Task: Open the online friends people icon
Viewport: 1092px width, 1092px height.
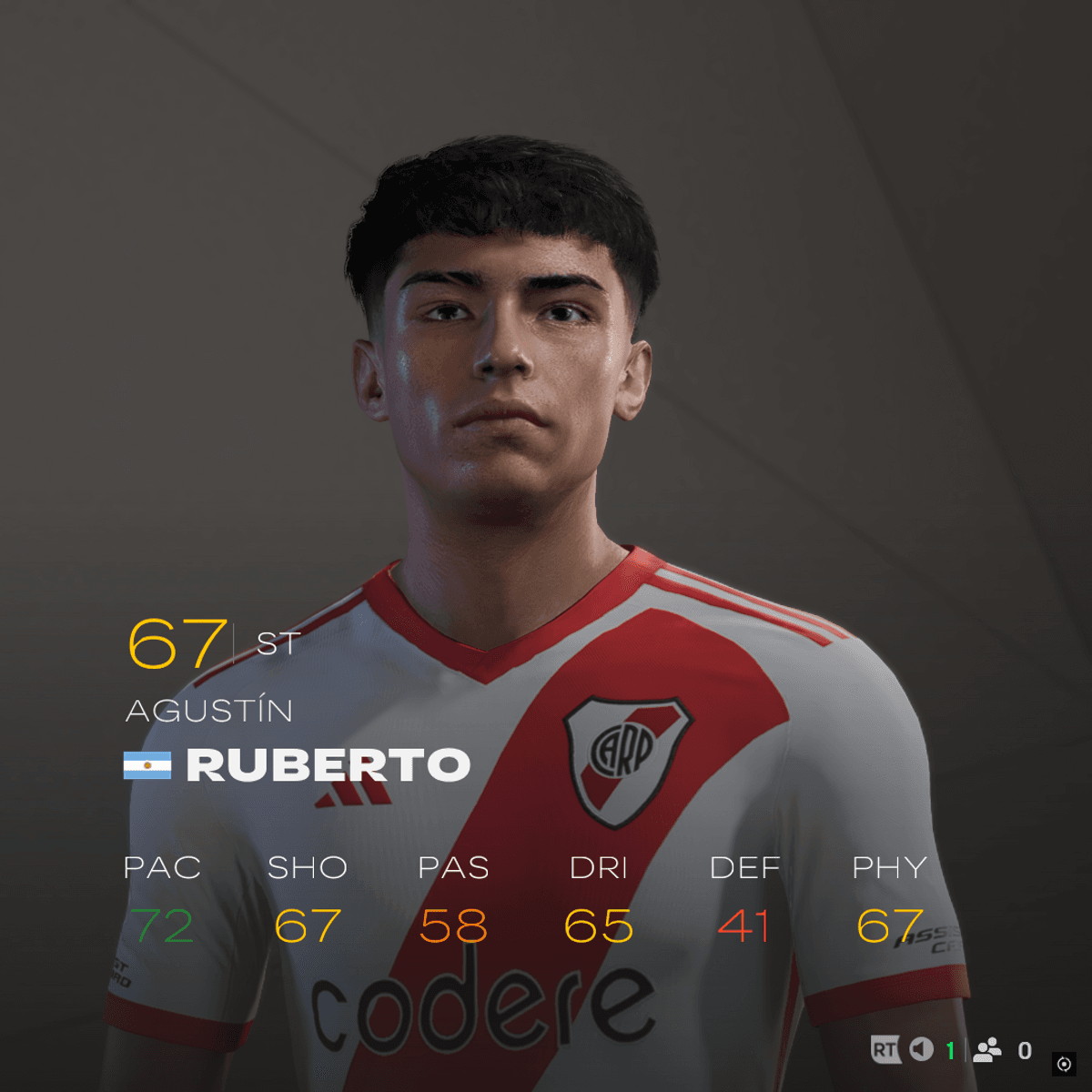Action: [x=987, y=1050]
